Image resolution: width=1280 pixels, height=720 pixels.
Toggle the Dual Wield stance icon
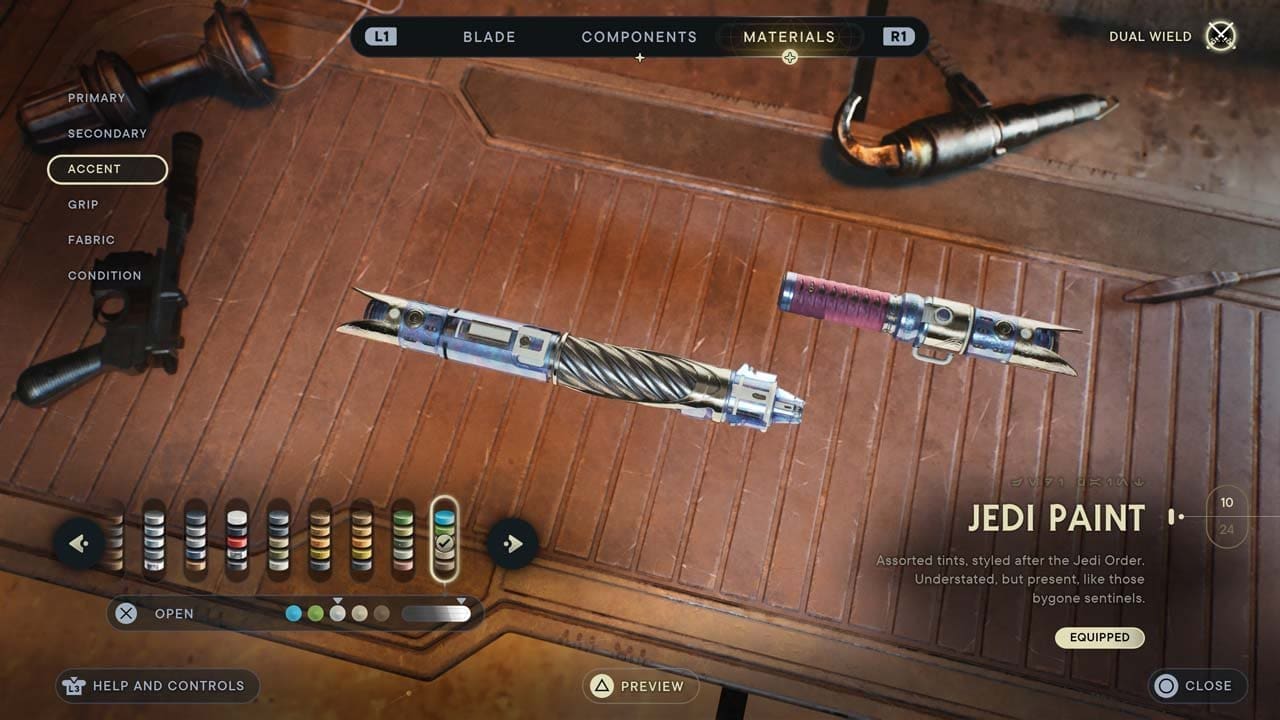tap(1221, 37)
